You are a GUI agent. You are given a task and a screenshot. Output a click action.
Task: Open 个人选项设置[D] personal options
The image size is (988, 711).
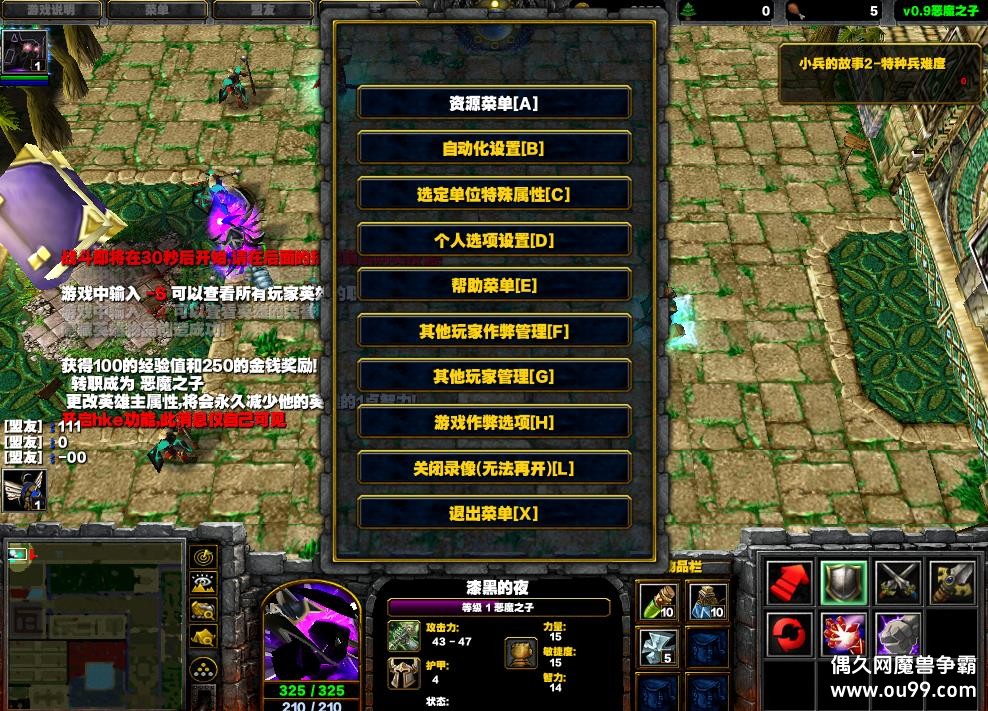(x=494, y=240)
